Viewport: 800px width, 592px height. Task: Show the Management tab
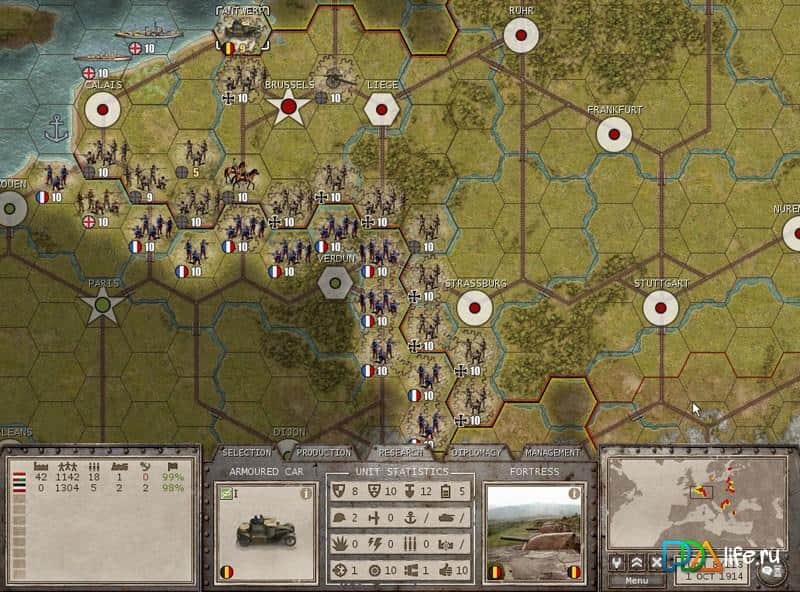click(x=552, y=453)
